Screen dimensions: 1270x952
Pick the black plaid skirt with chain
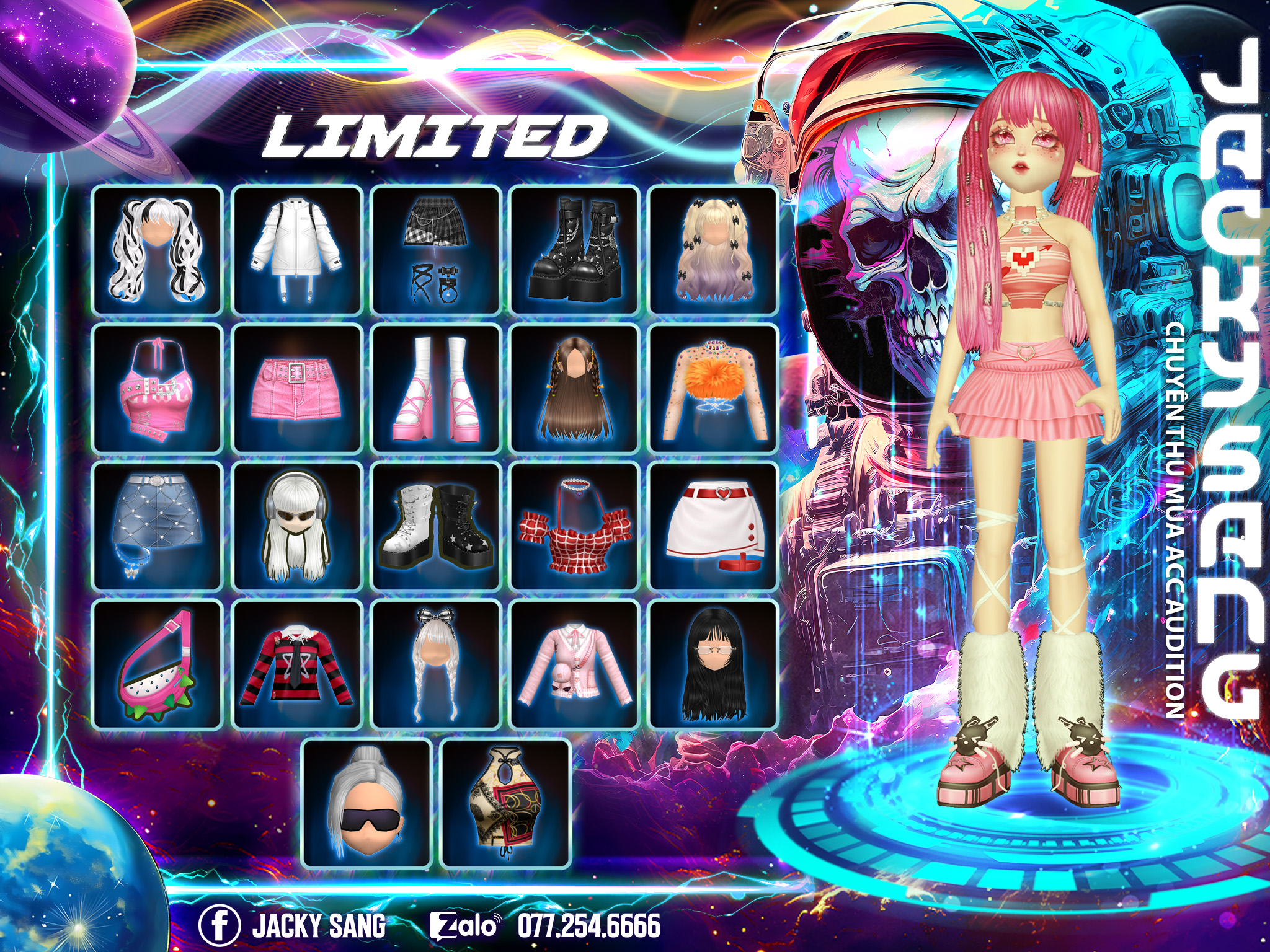tap(436, 249)
